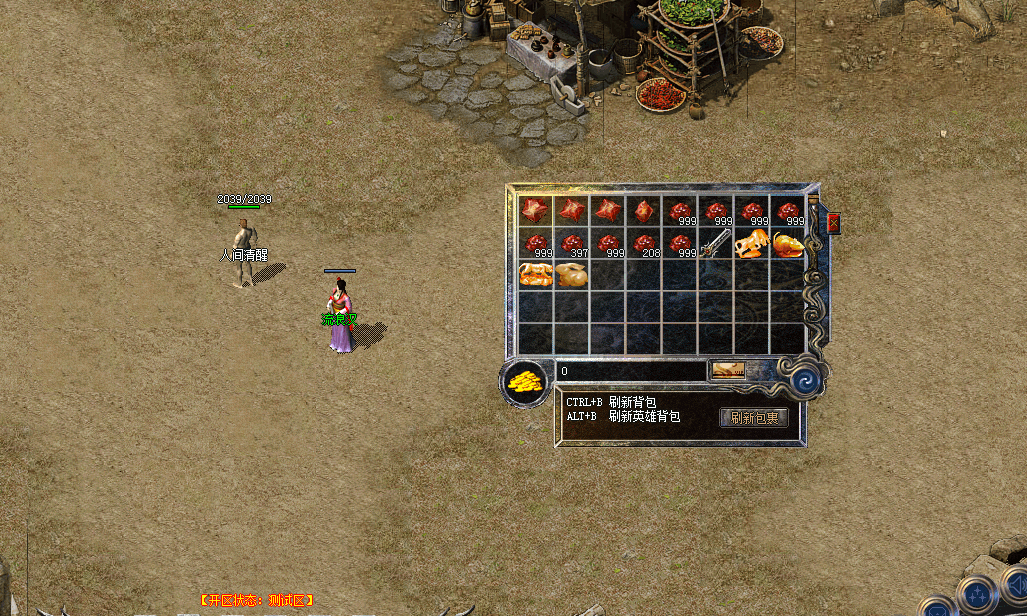Viewport: 1027px width, 616px height.
Task: Click the round three-sparkles button
Action: (x=976, y=595)
